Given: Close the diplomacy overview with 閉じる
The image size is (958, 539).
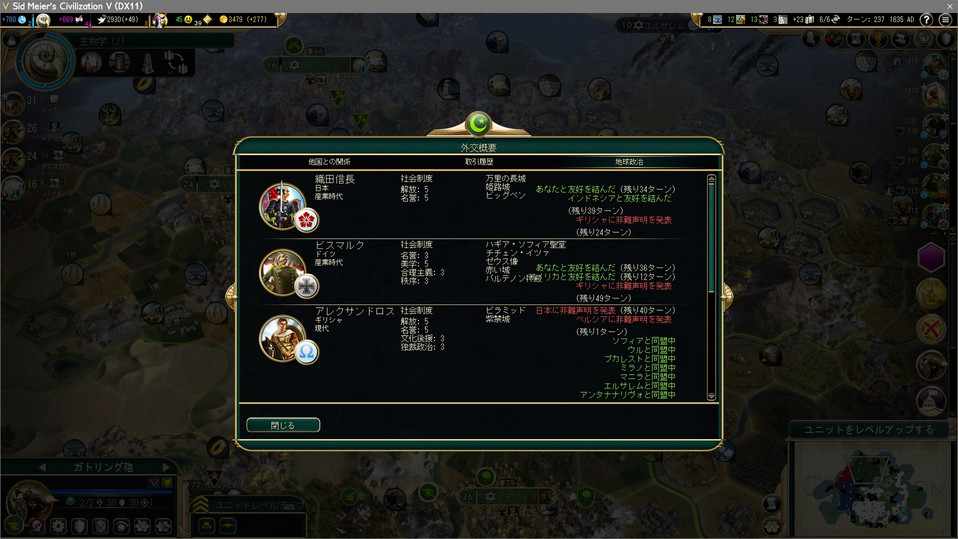Looking at the screenshot, I should tap(283, 425).
